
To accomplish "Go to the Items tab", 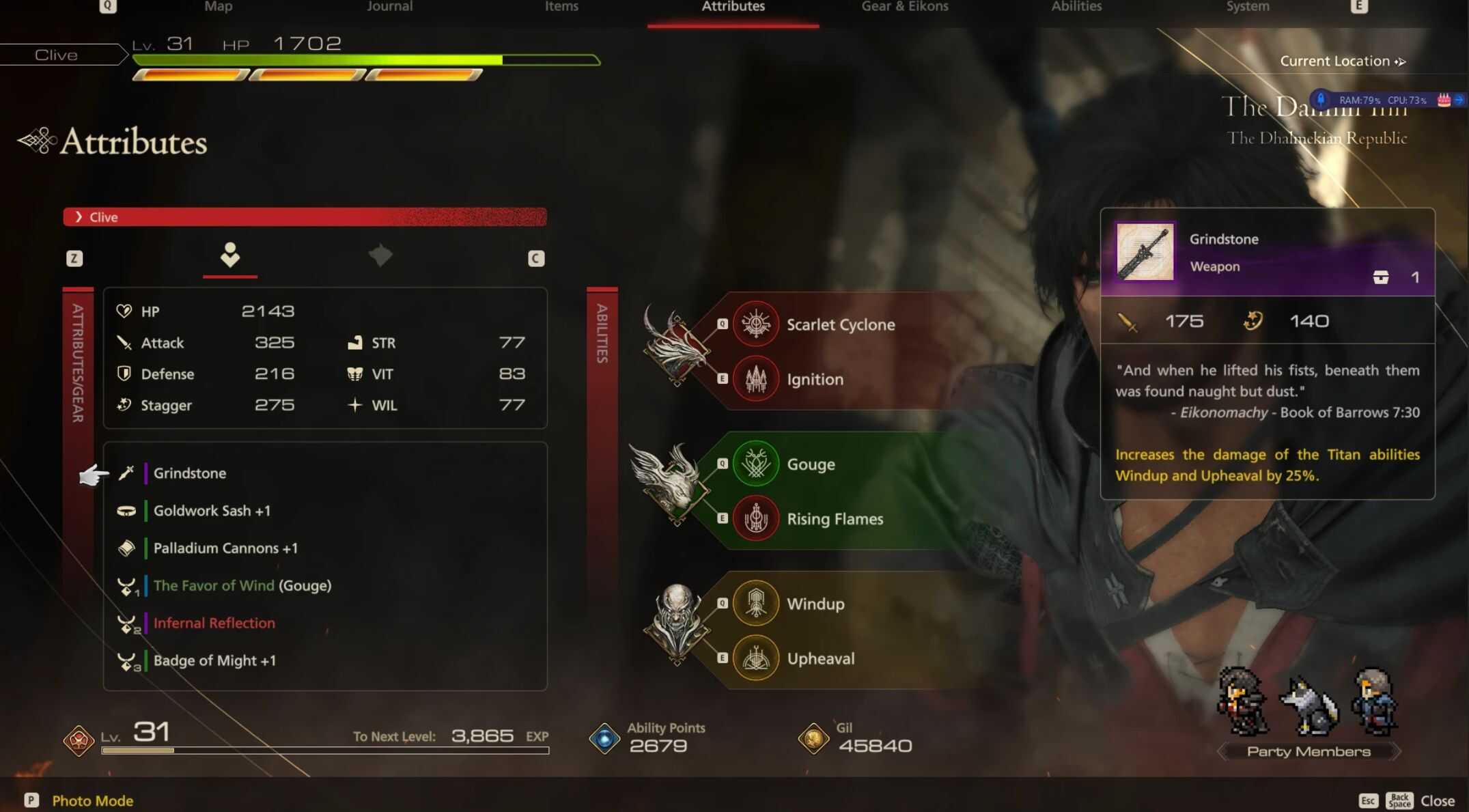I will 561,7.
